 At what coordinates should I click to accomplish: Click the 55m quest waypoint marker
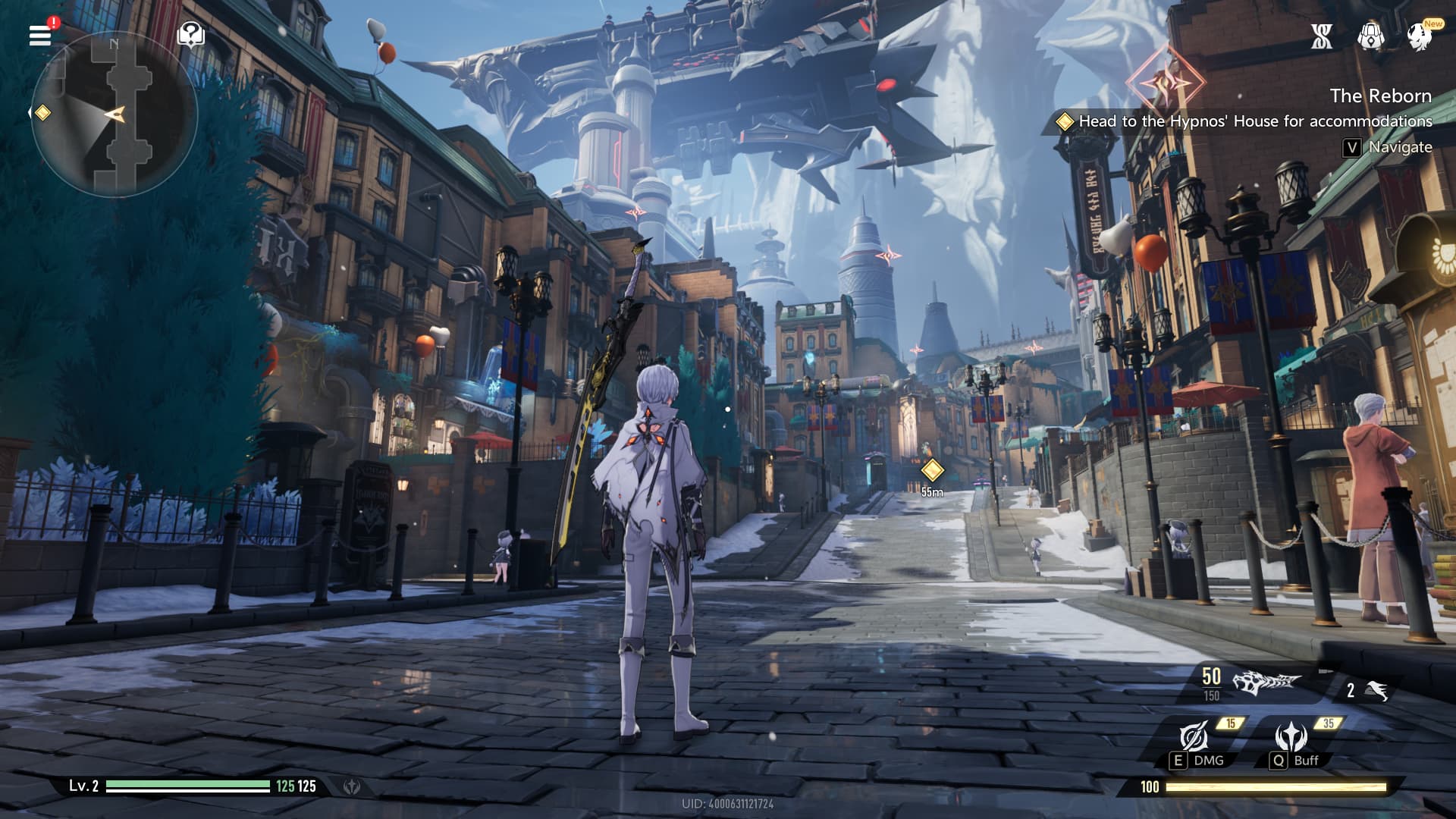click(x=932, y=471)
